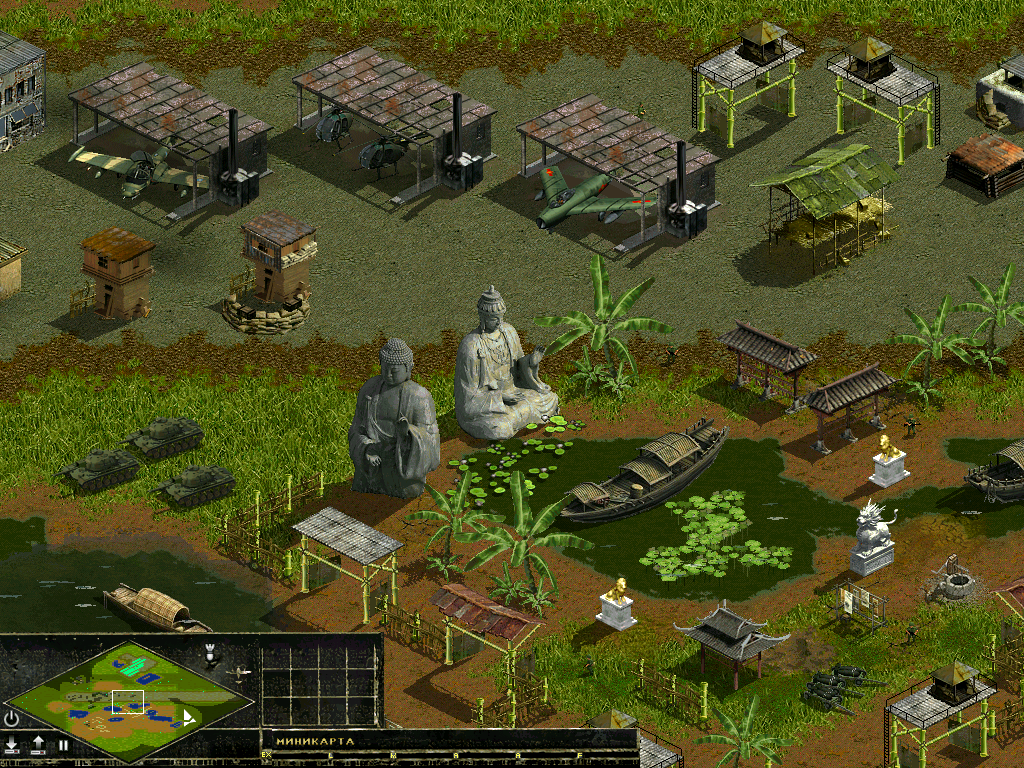Click the download arrow save button
This screenshot has height=768, width=1024.
pyautogui.click(x=12, y=744)
